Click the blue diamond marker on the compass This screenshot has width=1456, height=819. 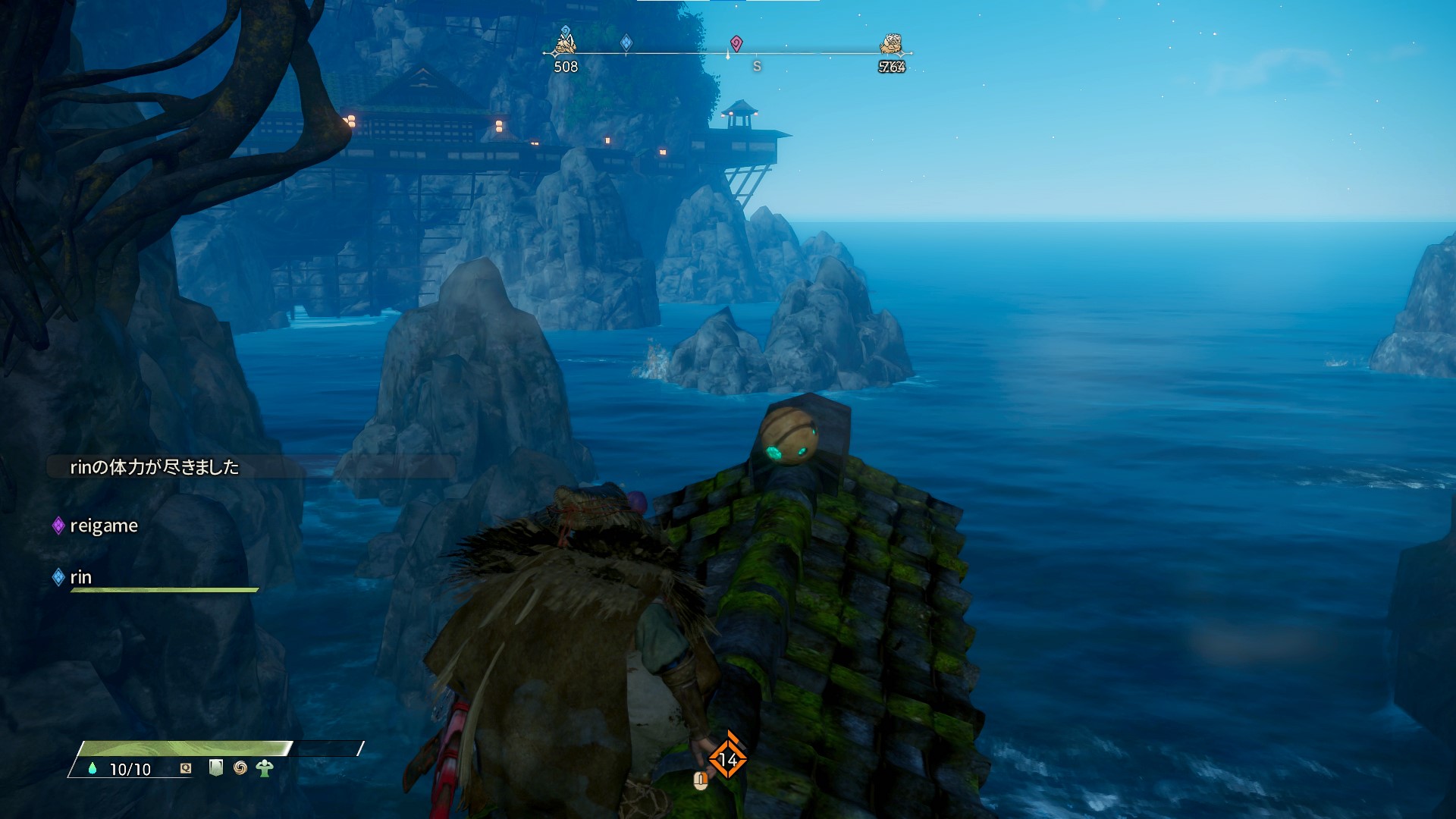click(626, 42)
